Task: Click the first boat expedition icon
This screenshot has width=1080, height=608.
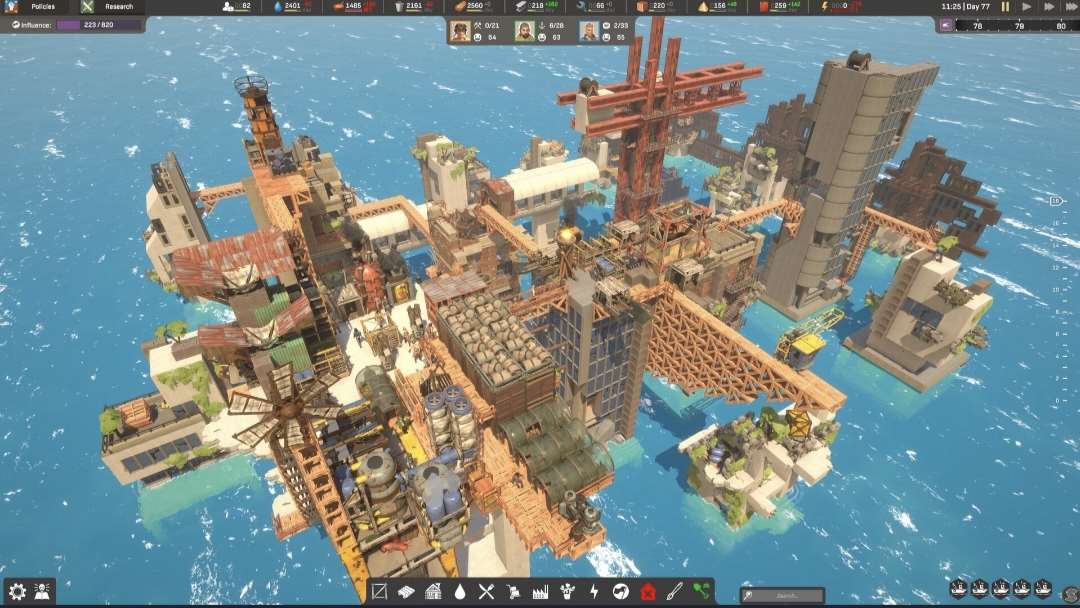Action: point(958,589)
